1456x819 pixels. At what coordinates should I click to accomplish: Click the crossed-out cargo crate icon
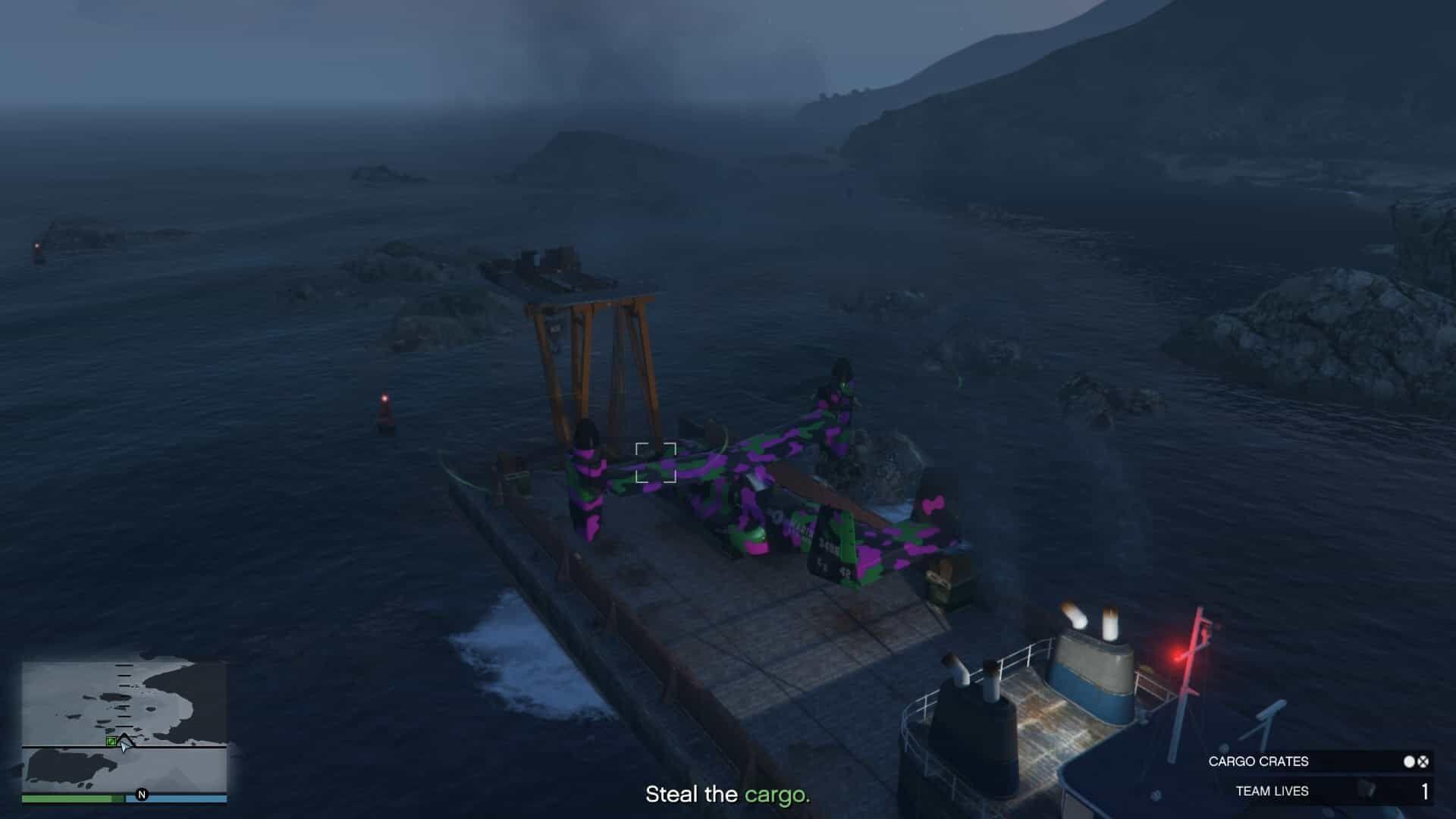tap(1423, 762)
